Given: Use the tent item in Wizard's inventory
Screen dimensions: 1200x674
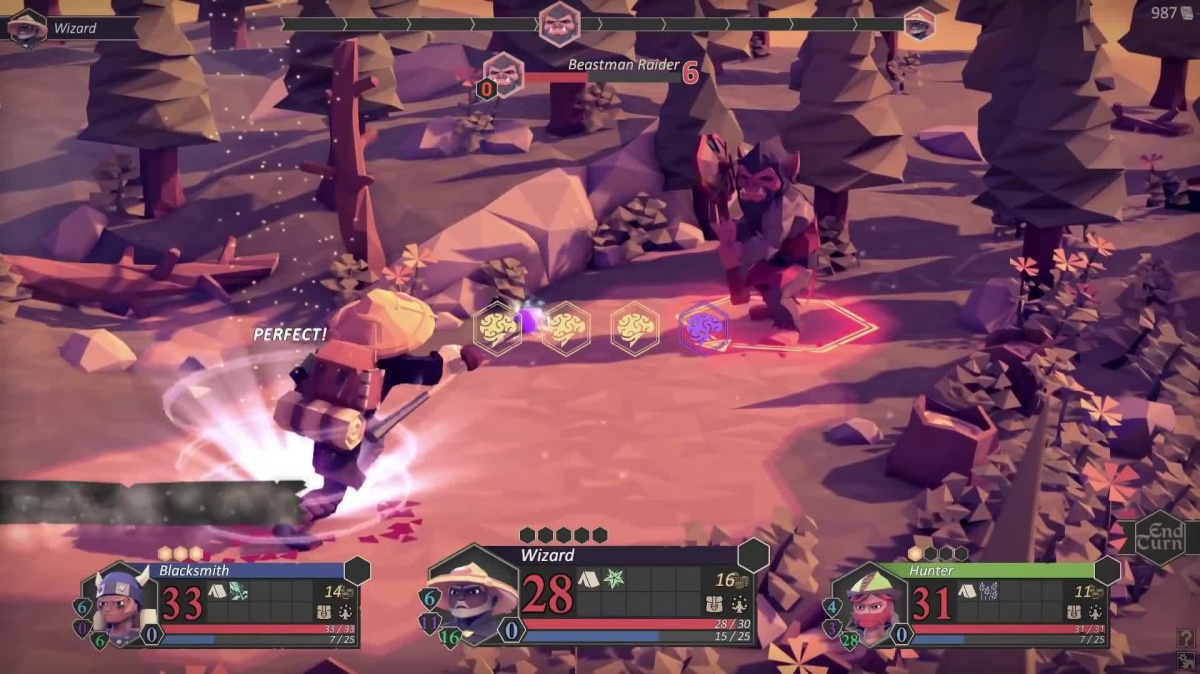Looking at the screenshot, I should [x=588, y=579].
